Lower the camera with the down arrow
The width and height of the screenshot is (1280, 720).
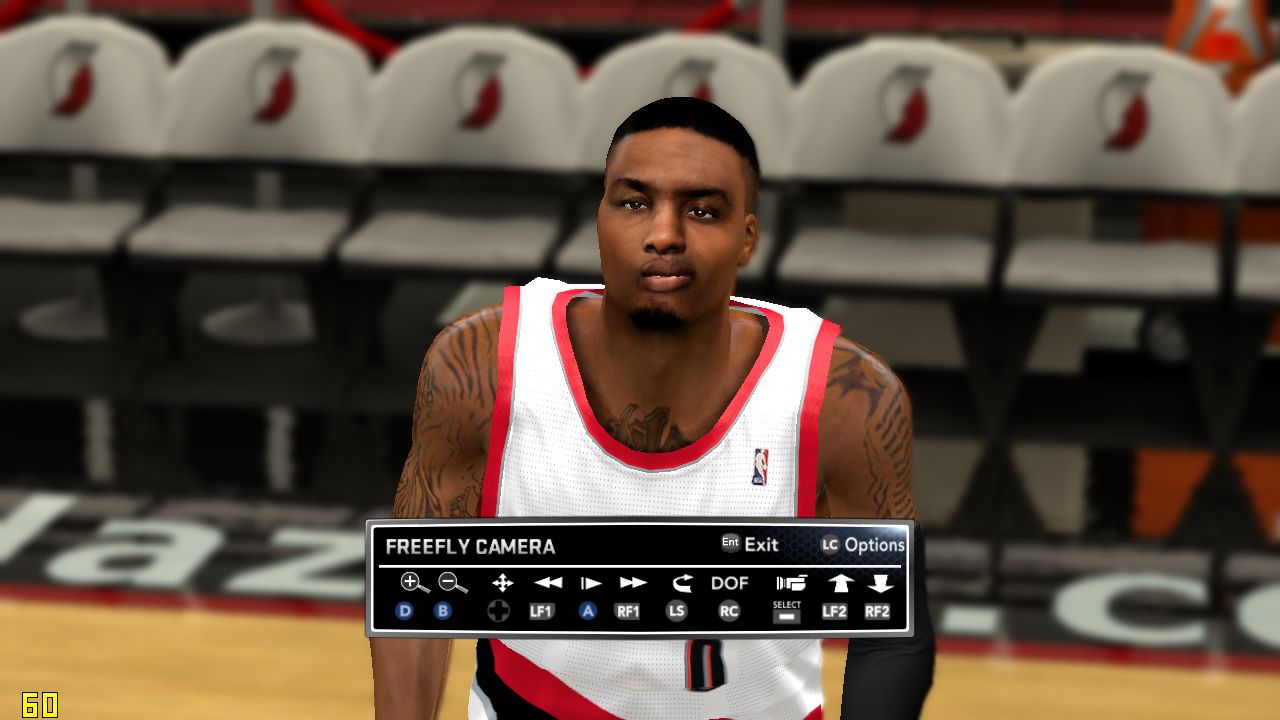tap(879, 583)
